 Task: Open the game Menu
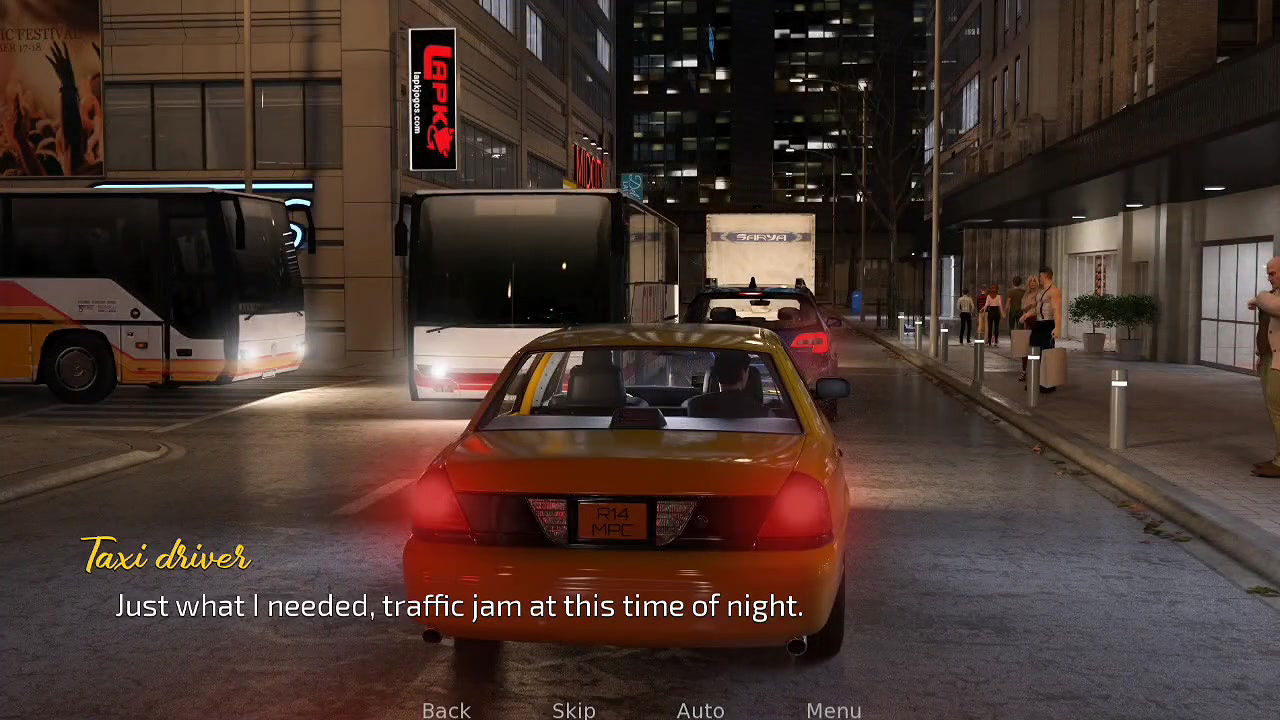tap(833, 709)
